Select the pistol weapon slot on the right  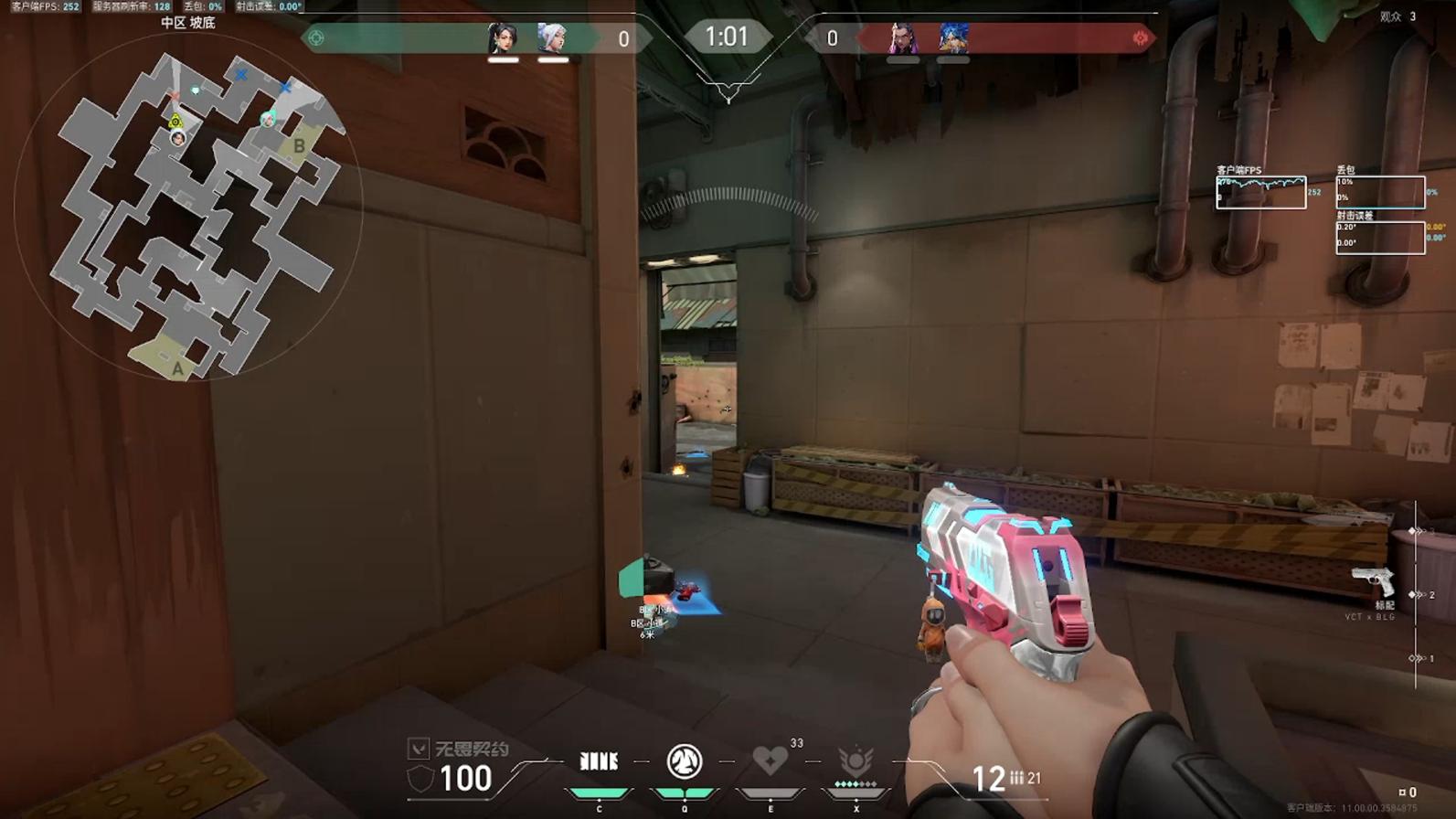1373,581
